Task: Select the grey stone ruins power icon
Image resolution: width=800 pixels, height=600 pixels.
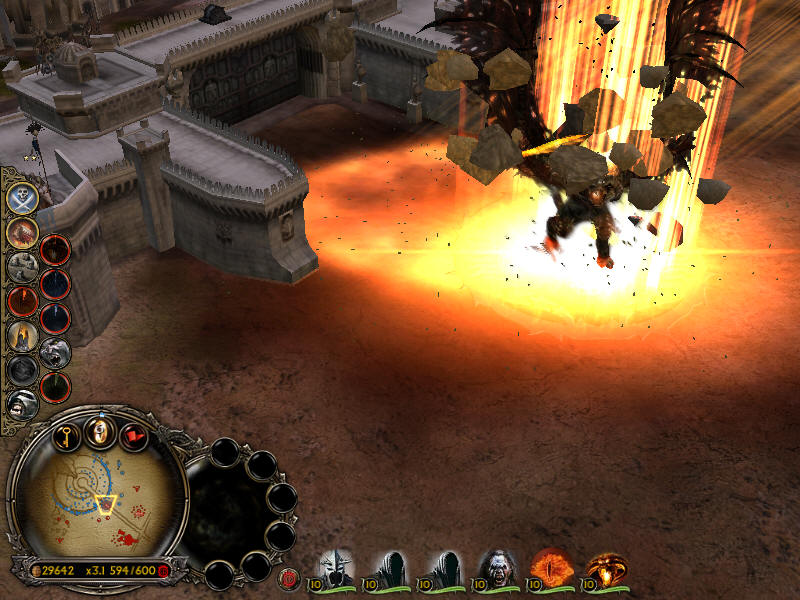Action: 22,266
